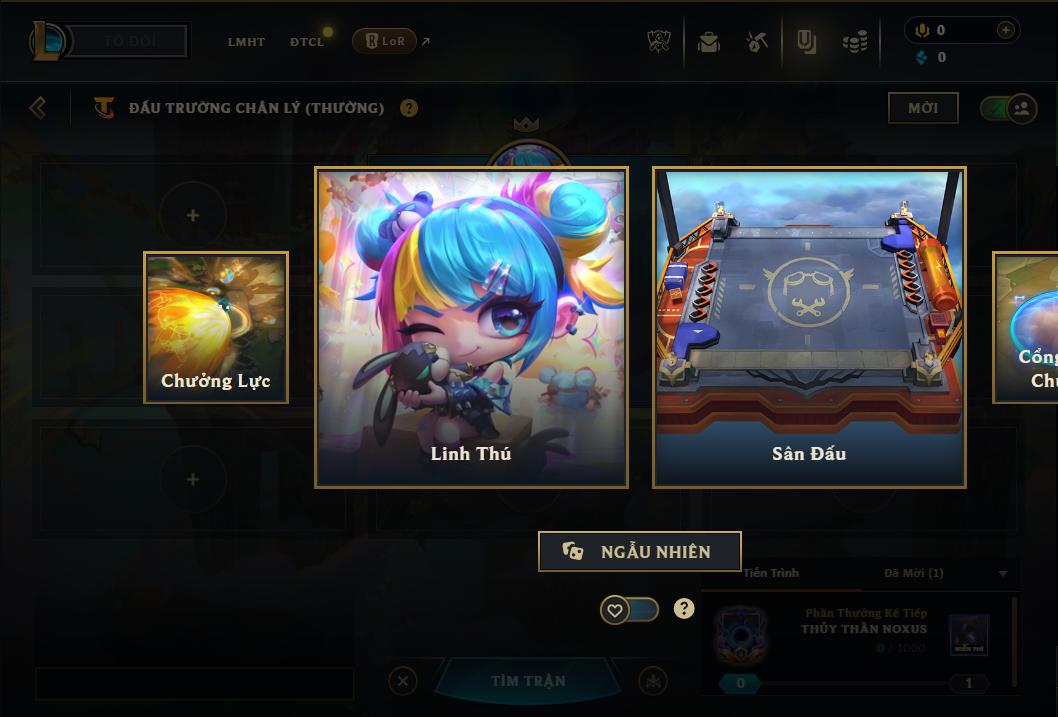Image resolution: width=1058 pixels, height=717 pixels.
Task: Select the Linh Thú card
Action: point(471,327)
